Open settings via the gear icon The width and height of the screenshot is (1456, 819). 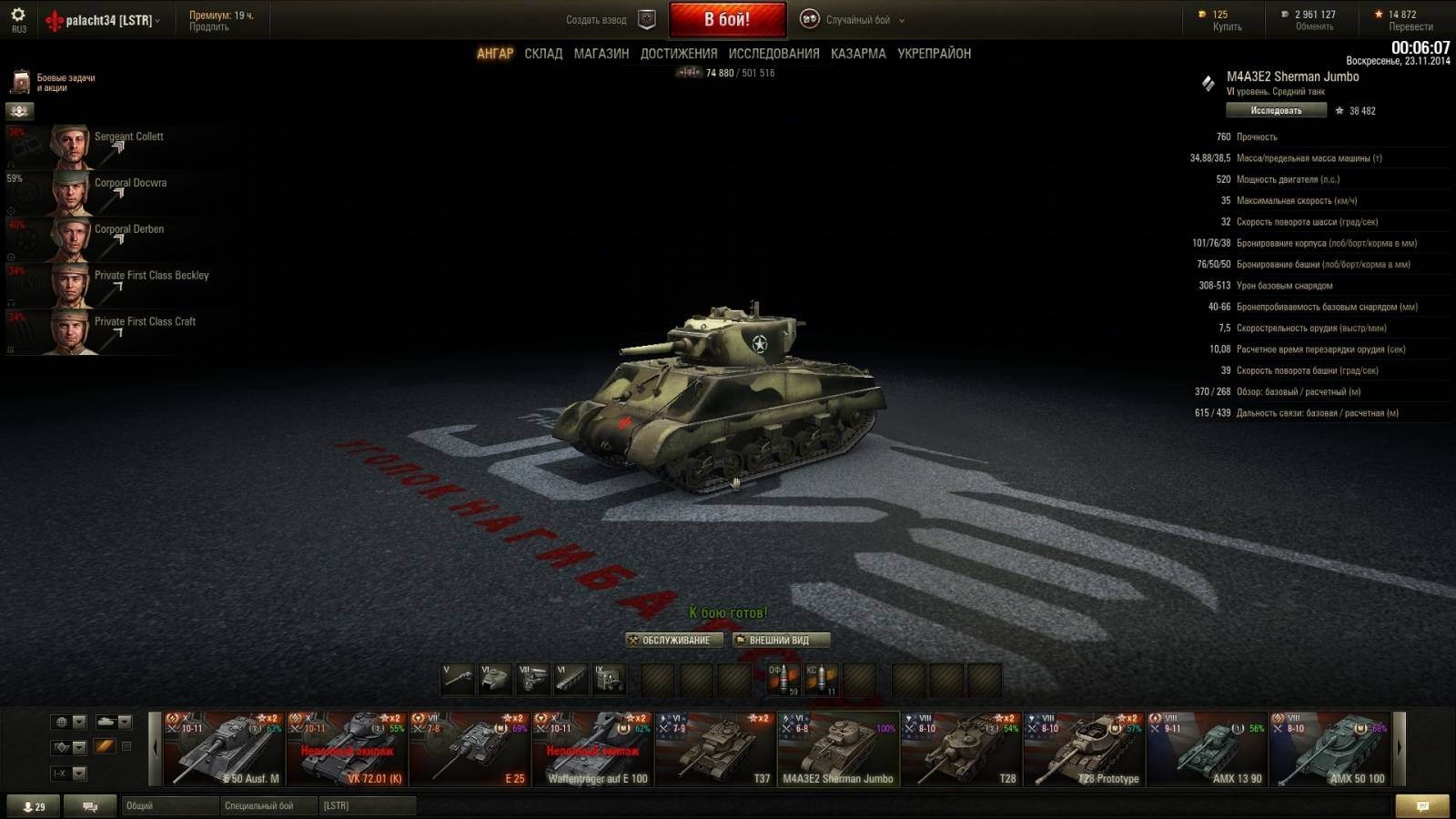(18, 15)
